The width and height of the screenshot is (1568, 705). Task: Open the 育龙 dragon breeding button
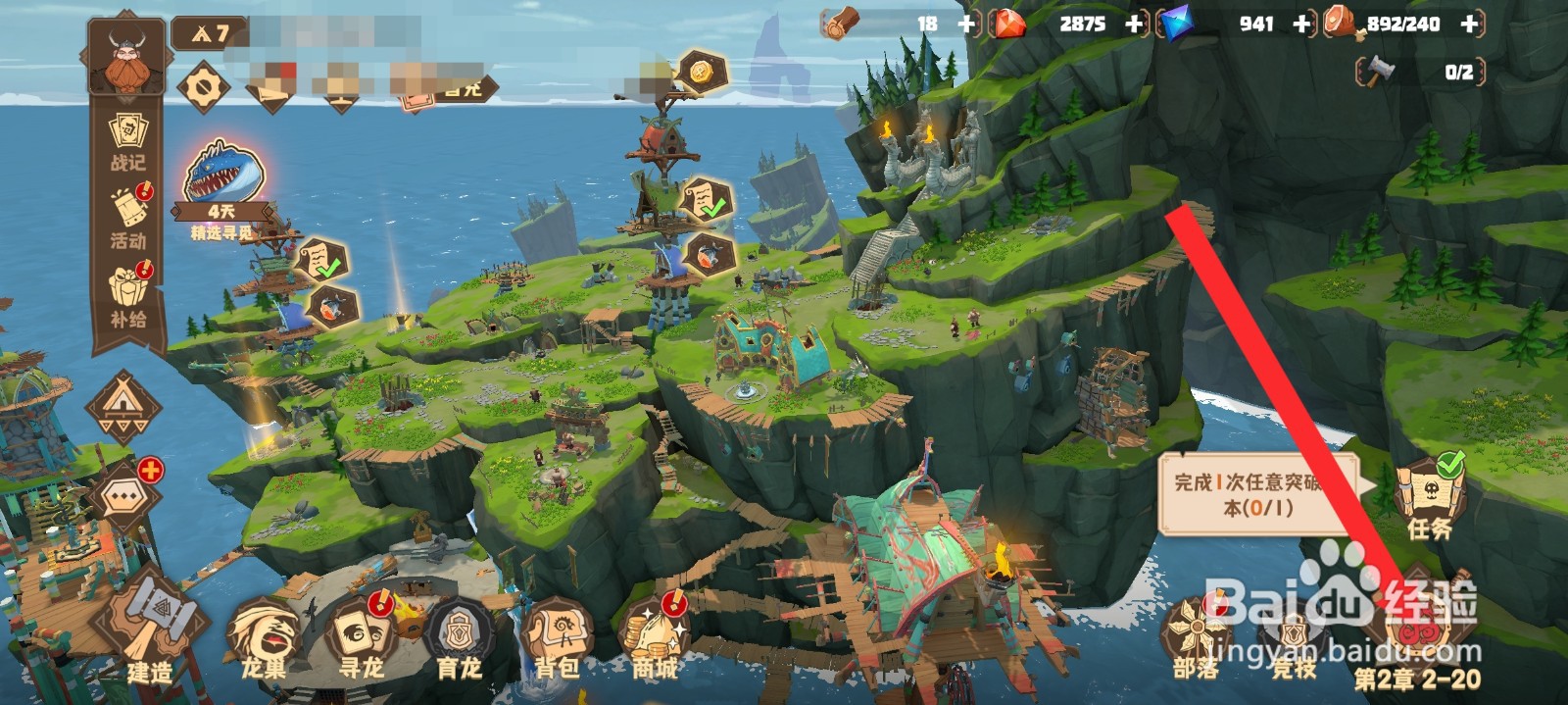pos(459,639)
